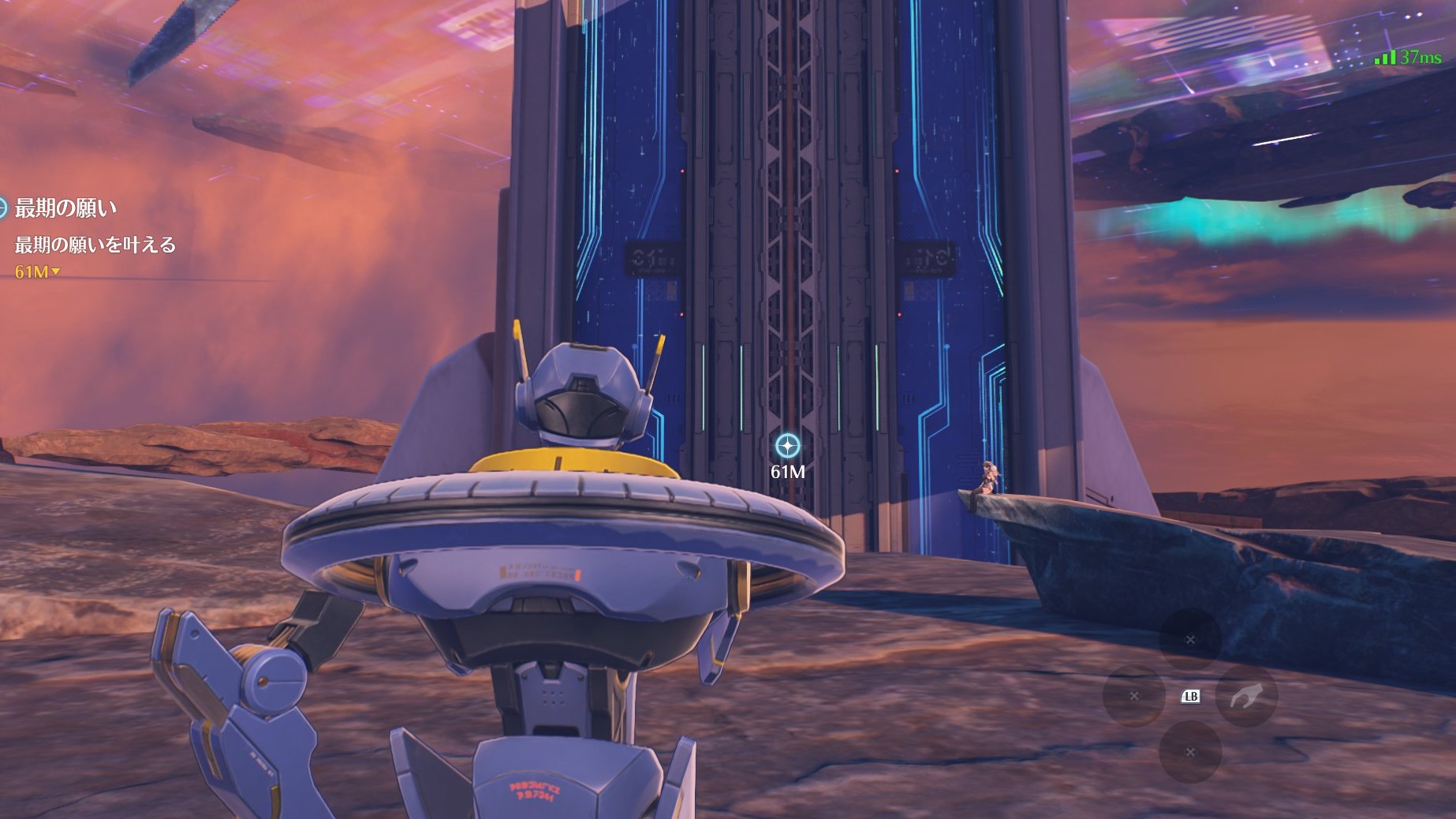
Task: Activate the hand grab action button
Action: coord(1245,696)
